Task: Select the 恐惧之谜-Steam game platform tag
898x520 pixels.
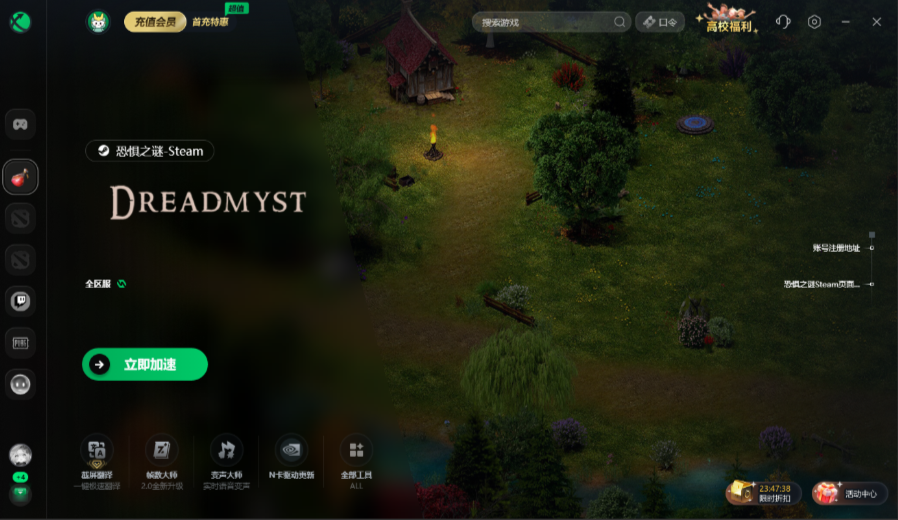Action: (x=150, y=151)
